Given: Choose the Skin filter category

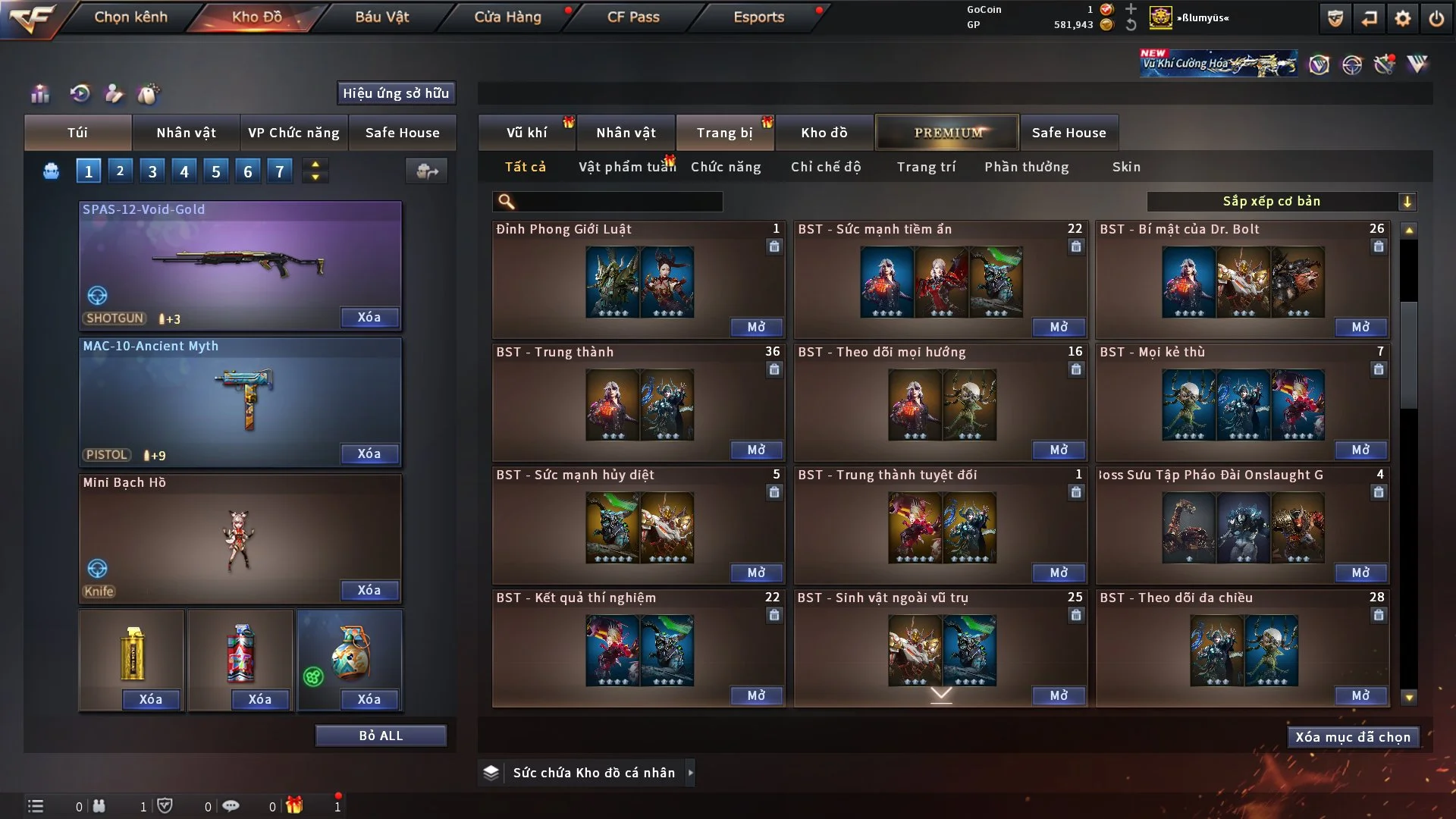Looking at the screenshot, I should (1126, 167).
